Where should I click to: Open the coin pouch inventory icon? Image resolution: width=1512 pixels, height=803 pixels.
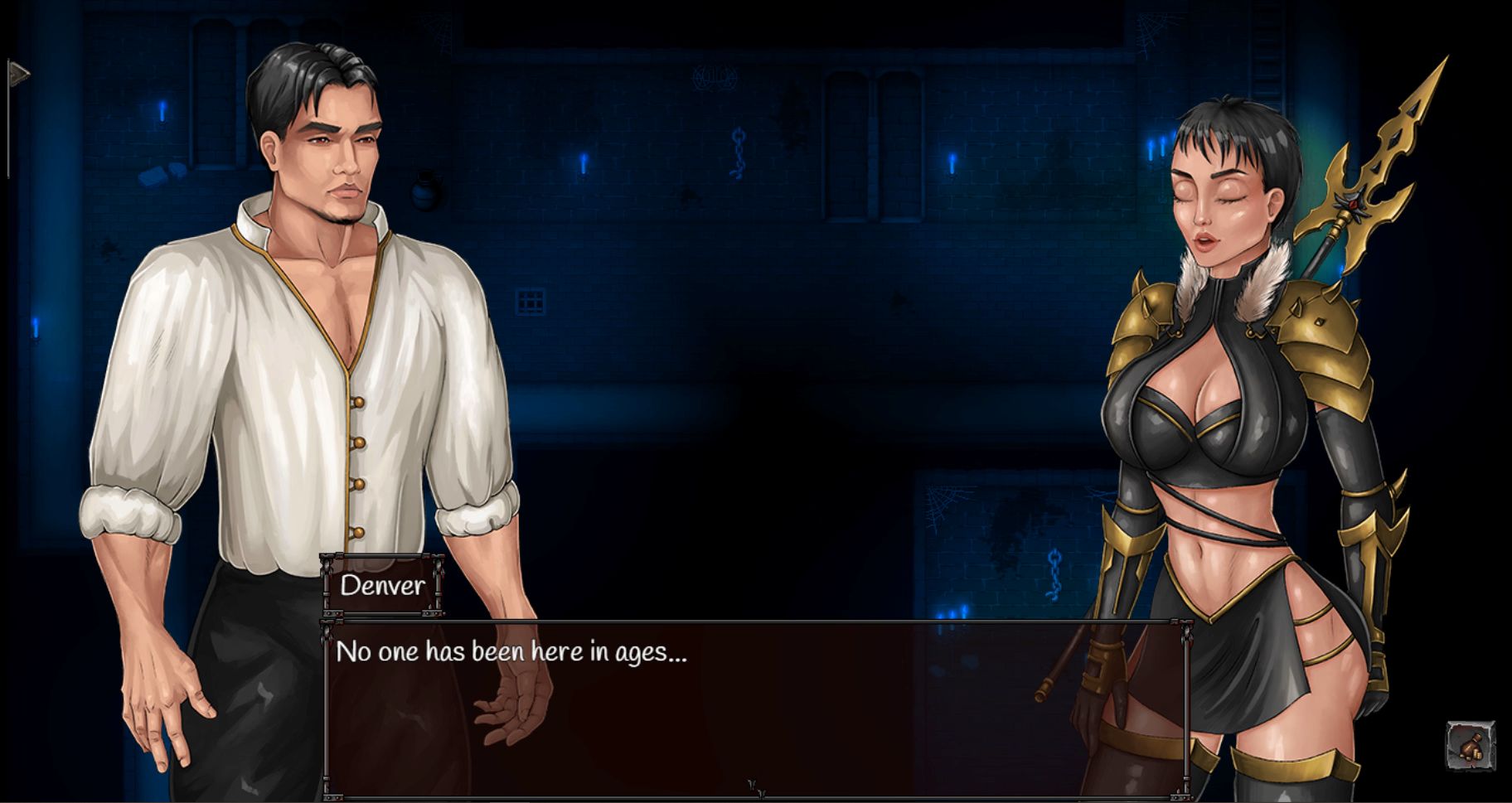click(x=1471, y=746)
